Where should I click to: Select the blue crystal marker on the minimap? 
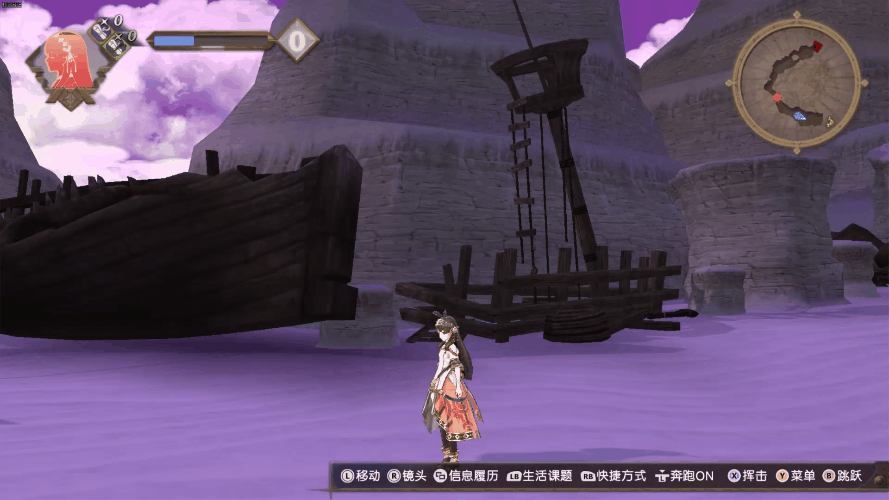pyautogui.click(x=800, y=116)
